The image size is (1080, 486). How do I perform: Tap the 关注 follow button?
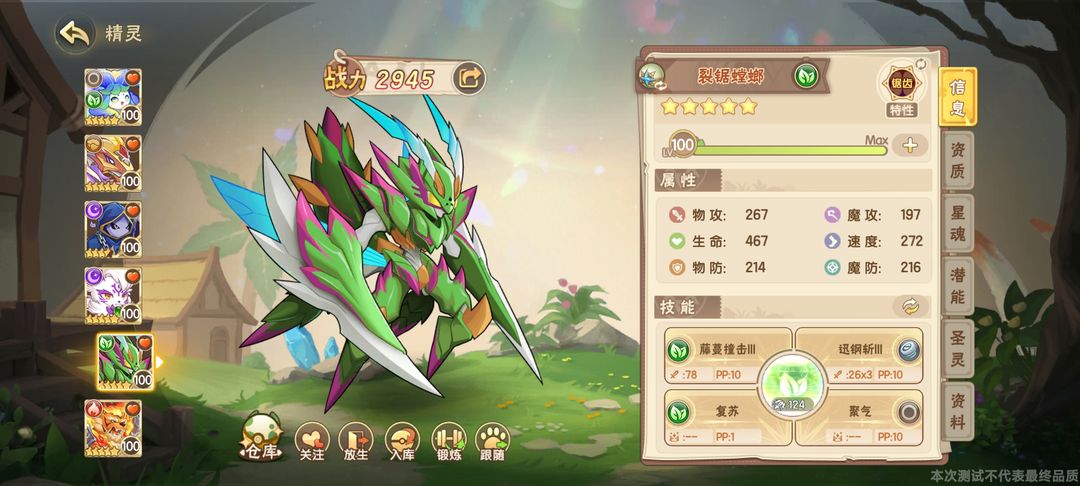click(x=312, y=441)
